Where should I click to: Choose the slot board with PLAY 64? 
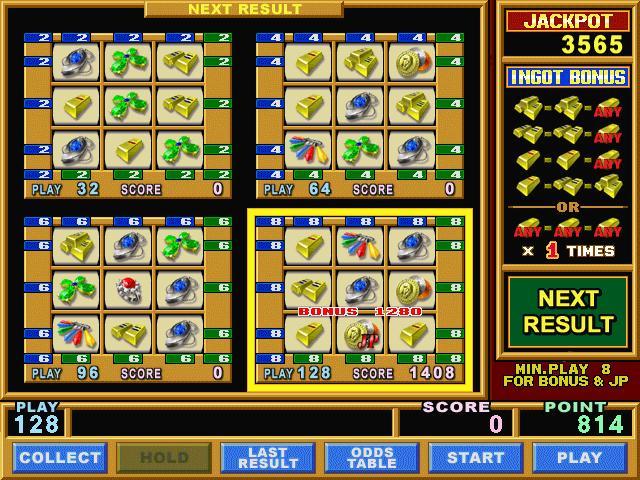360,115
